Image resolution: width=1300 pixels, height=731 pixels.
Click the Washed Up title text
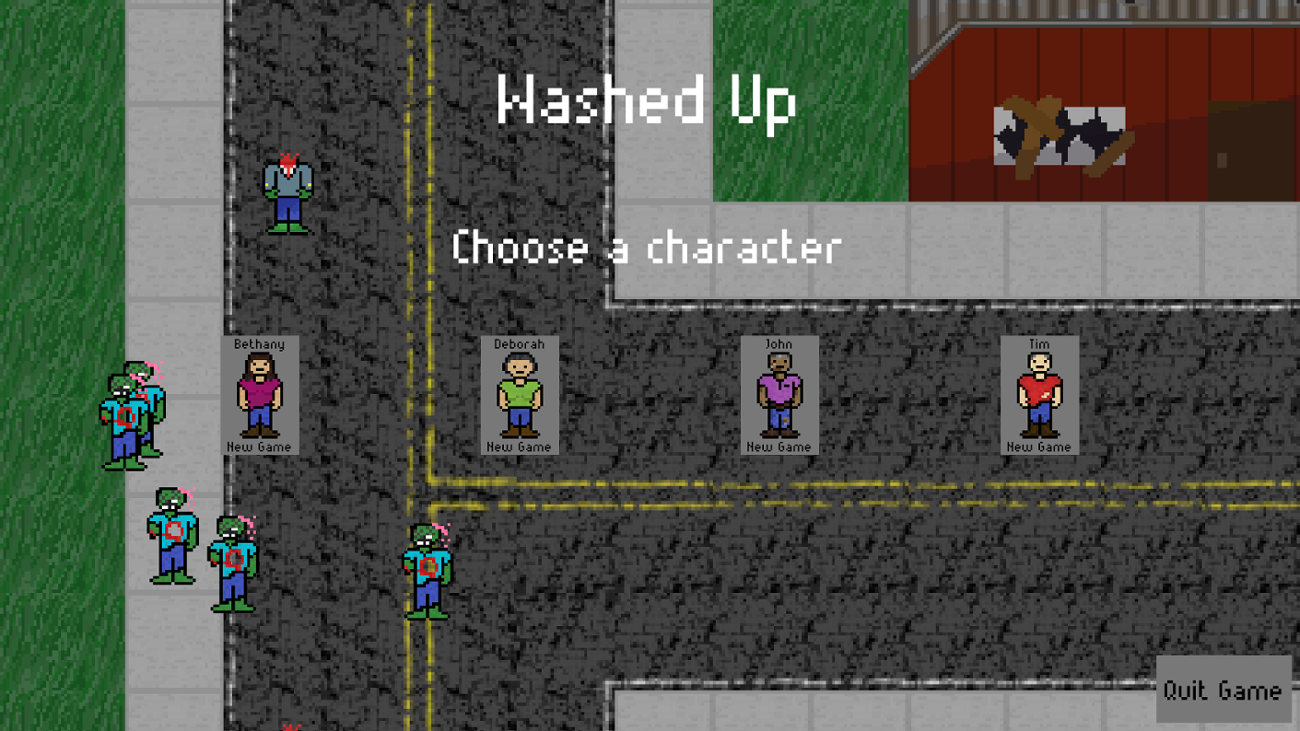[645, 100]
